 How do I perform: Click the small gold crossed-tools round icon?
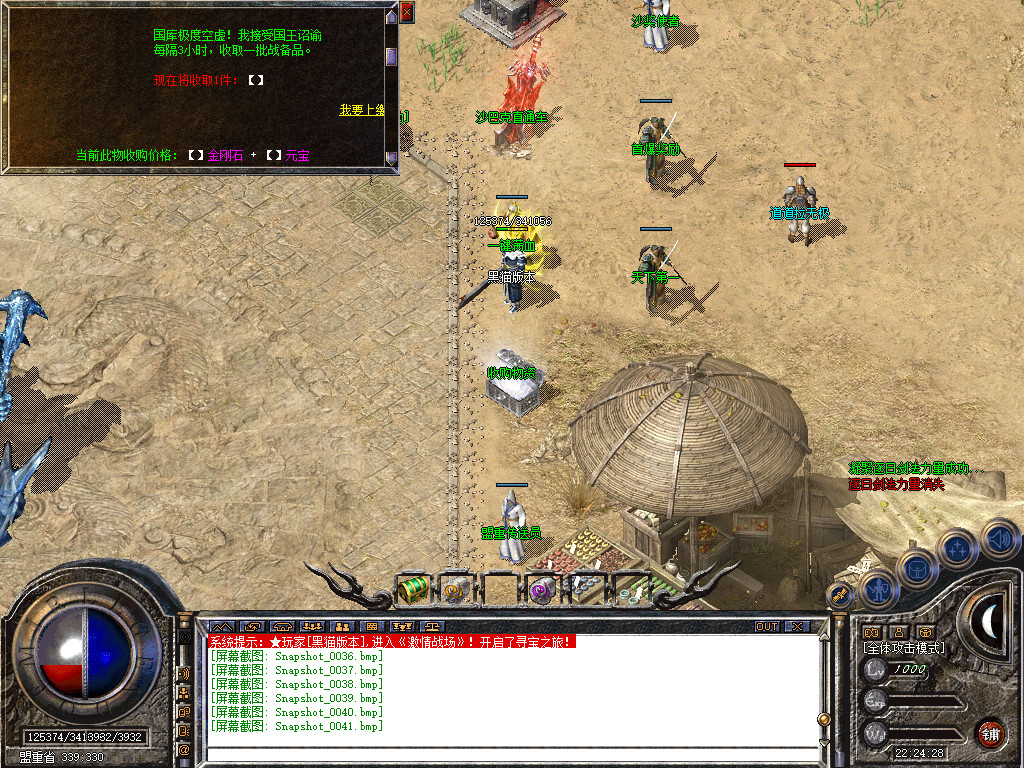coord(840,594)
